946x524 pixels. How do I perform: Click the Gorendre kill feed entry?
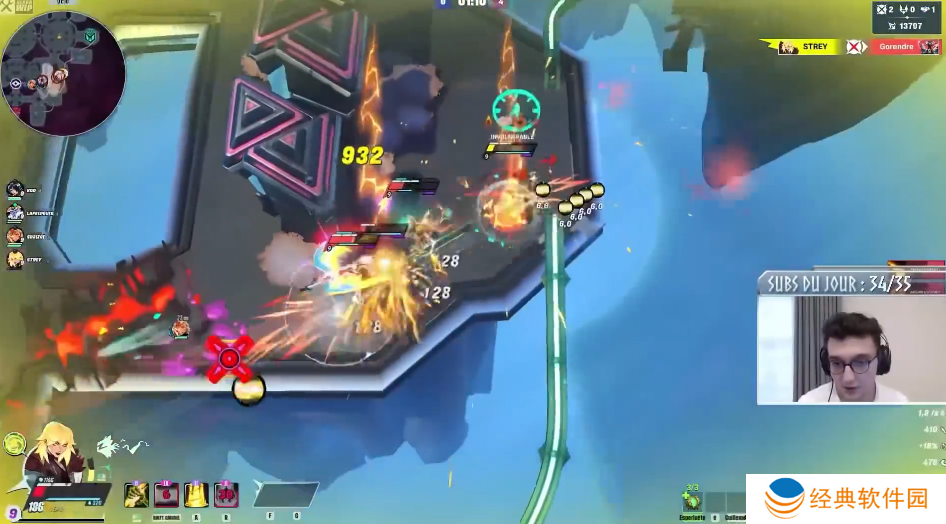(905, 47)
